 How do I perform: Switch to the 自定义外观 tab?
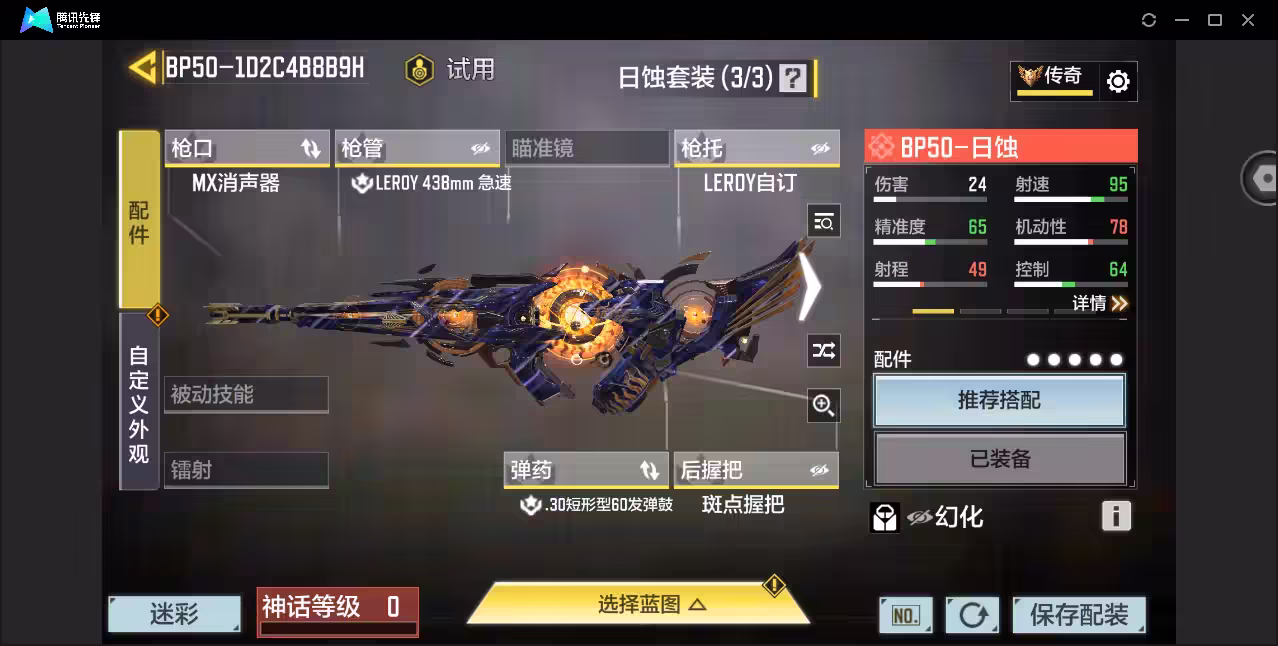tap(139, 403)
